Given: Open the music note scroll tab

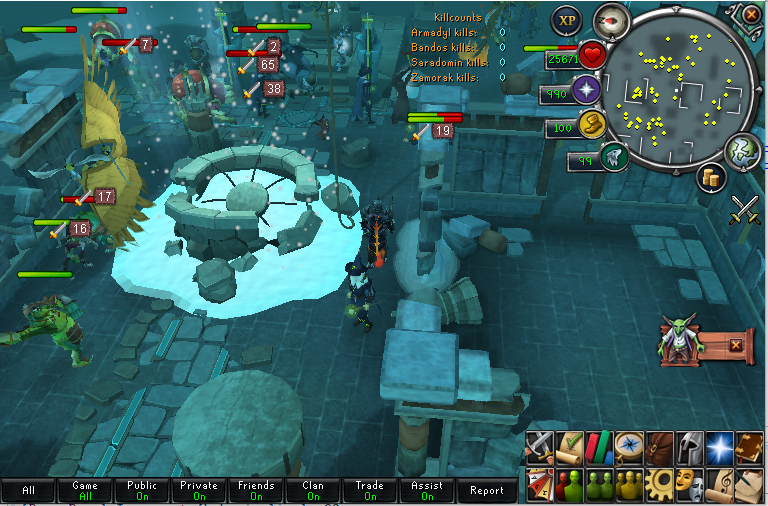Looking at the screenshot, I should click(717, 484).
